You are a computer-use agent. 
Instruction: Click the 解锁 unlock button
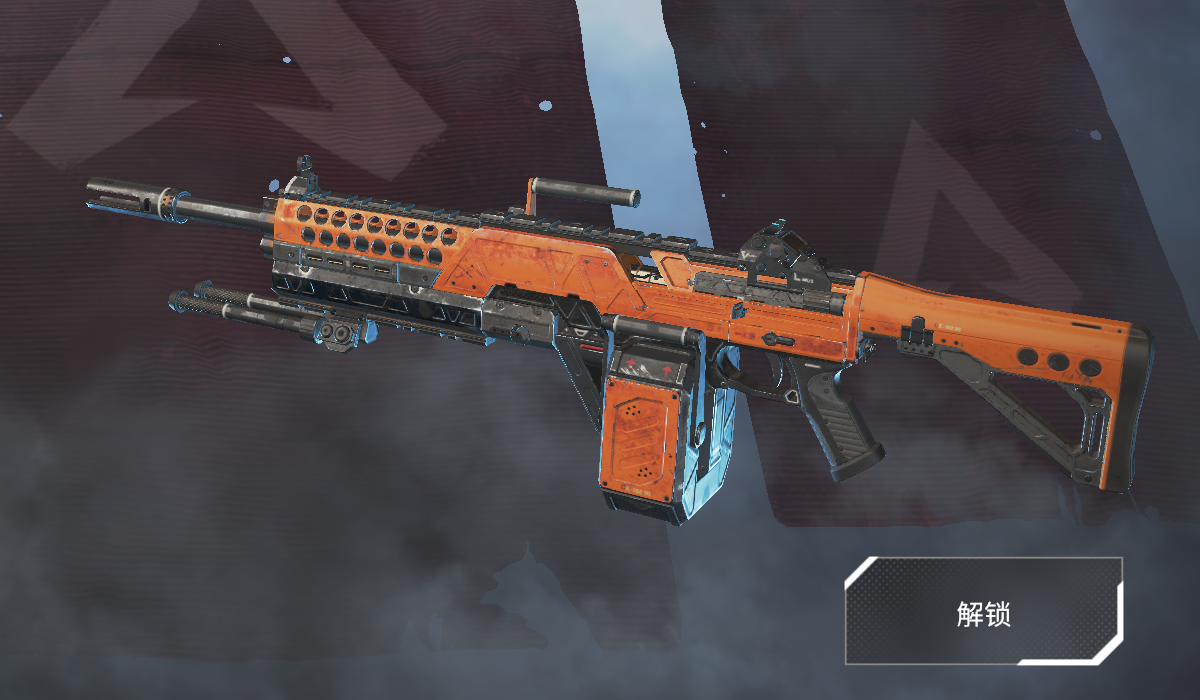[983, 612]
